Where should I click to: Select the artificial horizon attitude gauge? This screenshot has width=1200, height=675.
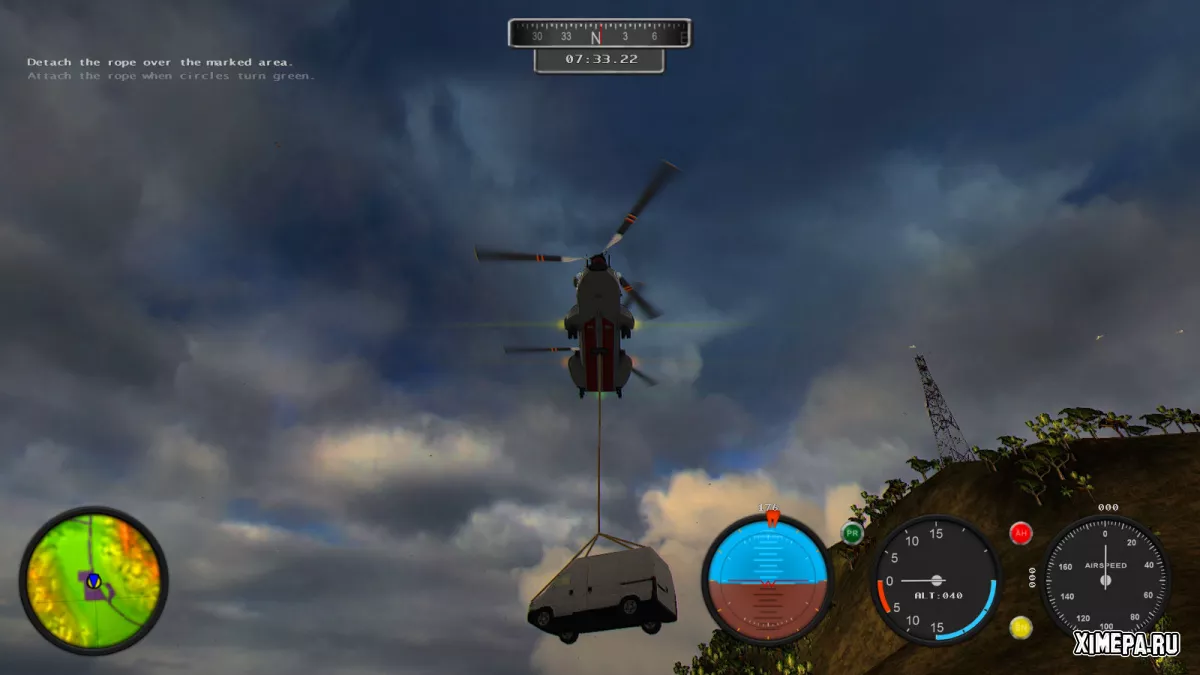(x=767, y=580)
